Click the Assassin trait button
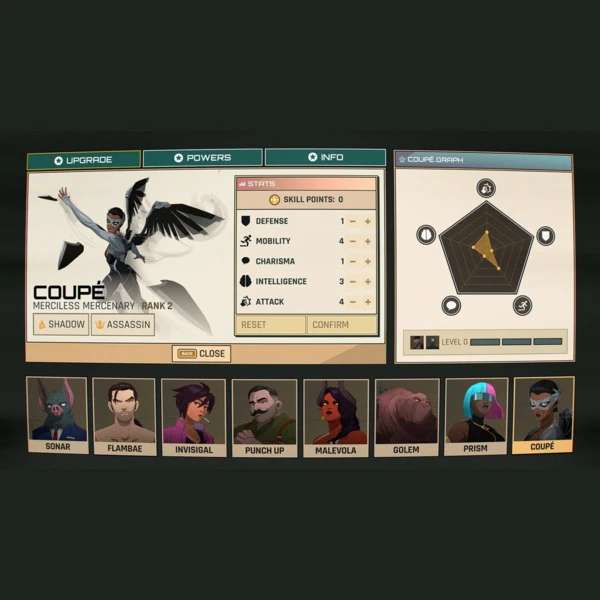 click(x=123, y=325)
